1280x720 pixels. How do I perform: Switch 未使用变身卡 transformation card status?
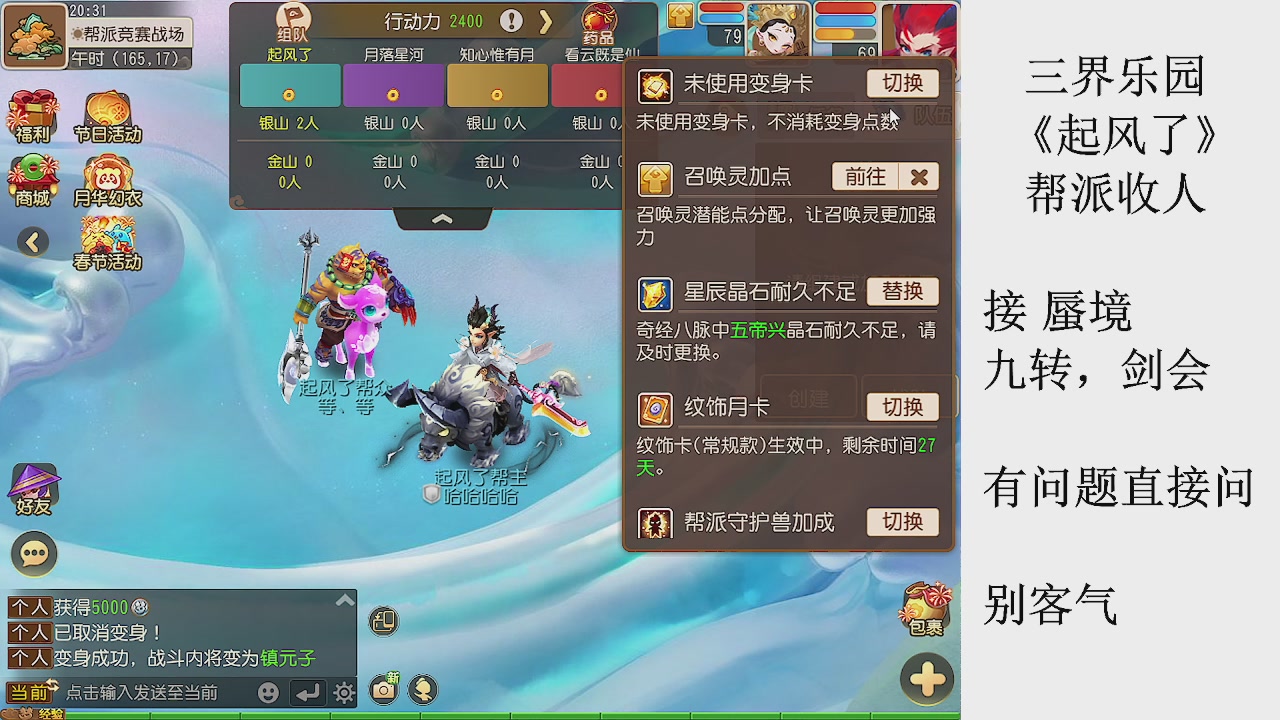click(x=901, y=84)
